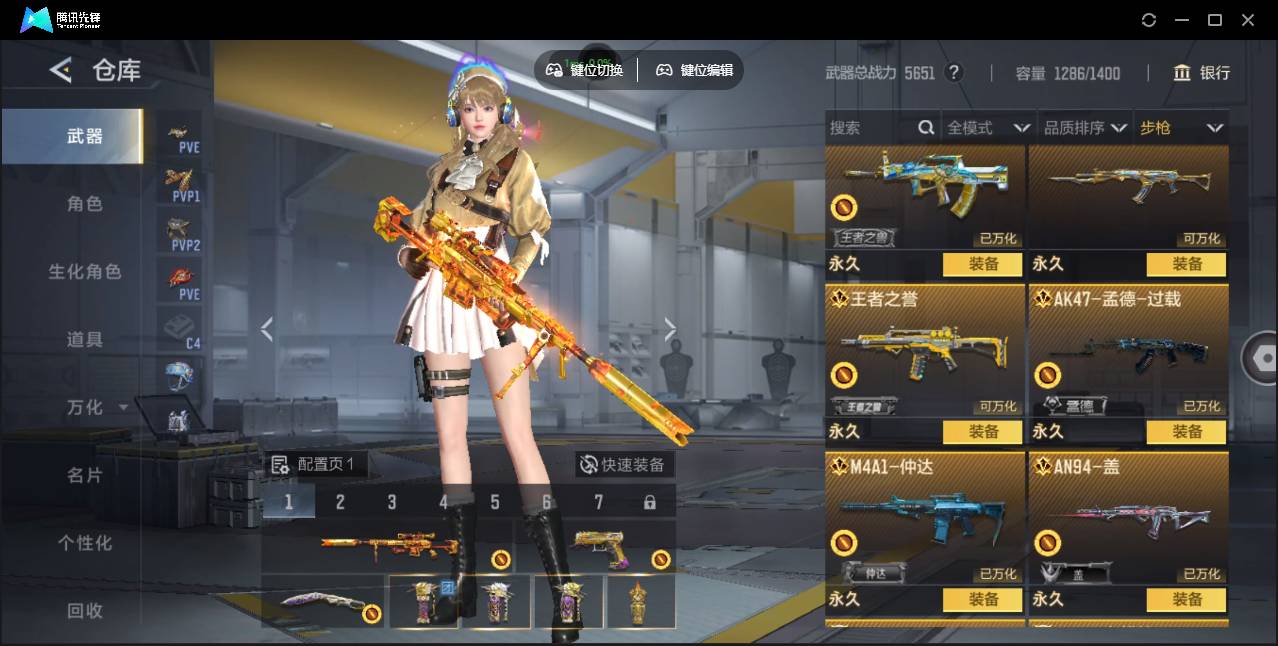Click the 快速装备 quick equip button
This screenshot has width=1278, height=646.
[x=623, y=465]
